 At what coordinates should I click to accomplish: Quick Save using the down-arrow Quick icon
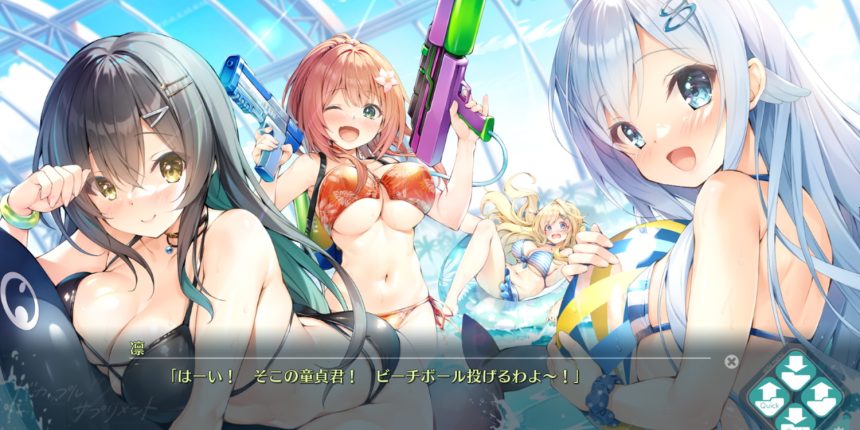797,417
